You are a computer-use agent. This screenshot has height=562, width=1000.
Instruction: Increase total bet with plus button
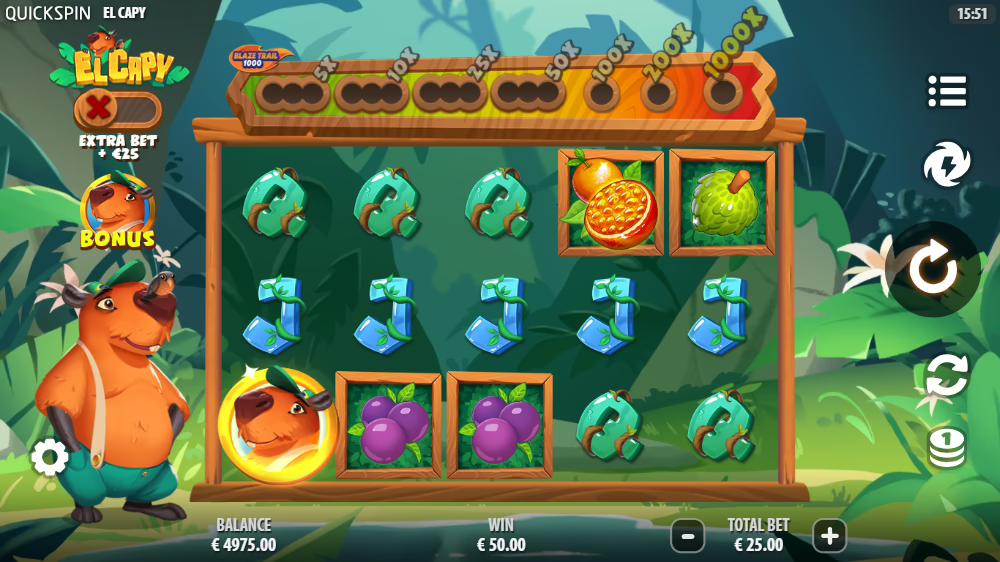point(829,536)
